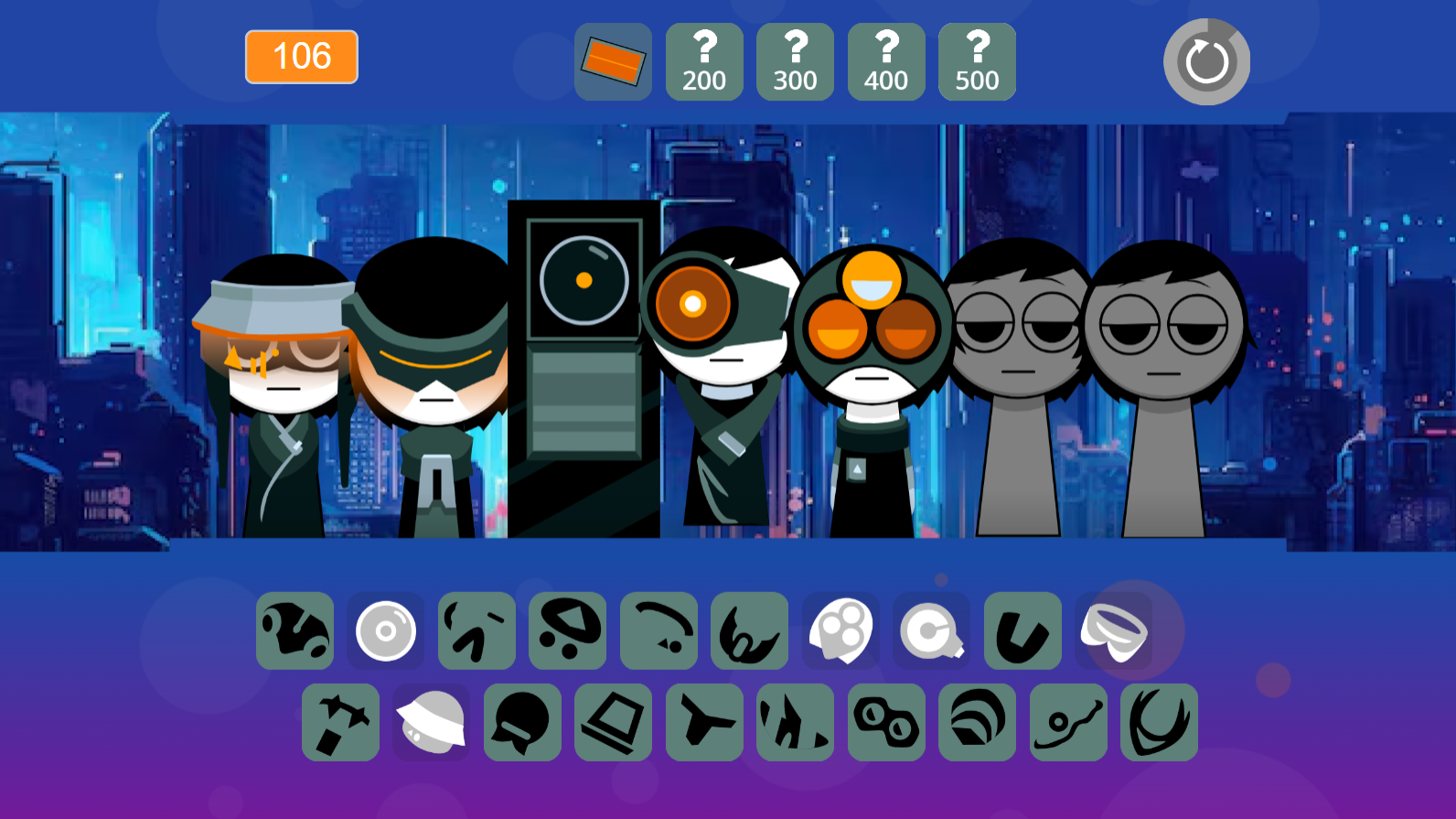The image size is (1456, 819).
Task: Pick the black Y-shaped sound icon
Action: pos(704,722)
